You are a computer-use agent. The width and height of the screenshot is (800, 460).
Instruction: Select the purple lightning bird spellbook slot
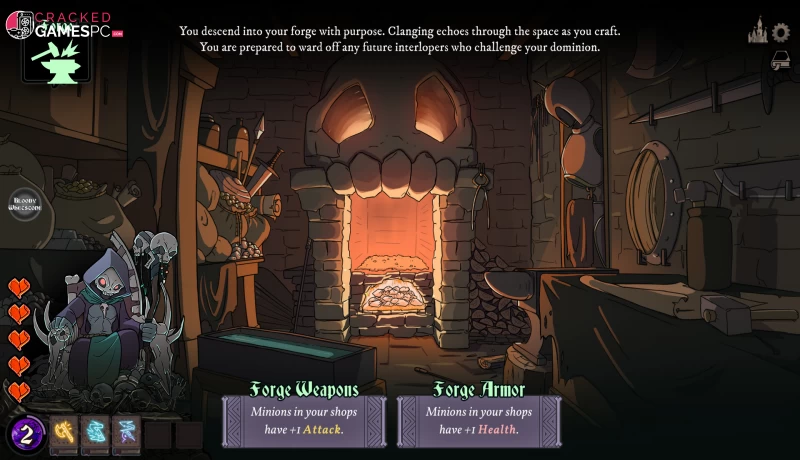(126, 432)
